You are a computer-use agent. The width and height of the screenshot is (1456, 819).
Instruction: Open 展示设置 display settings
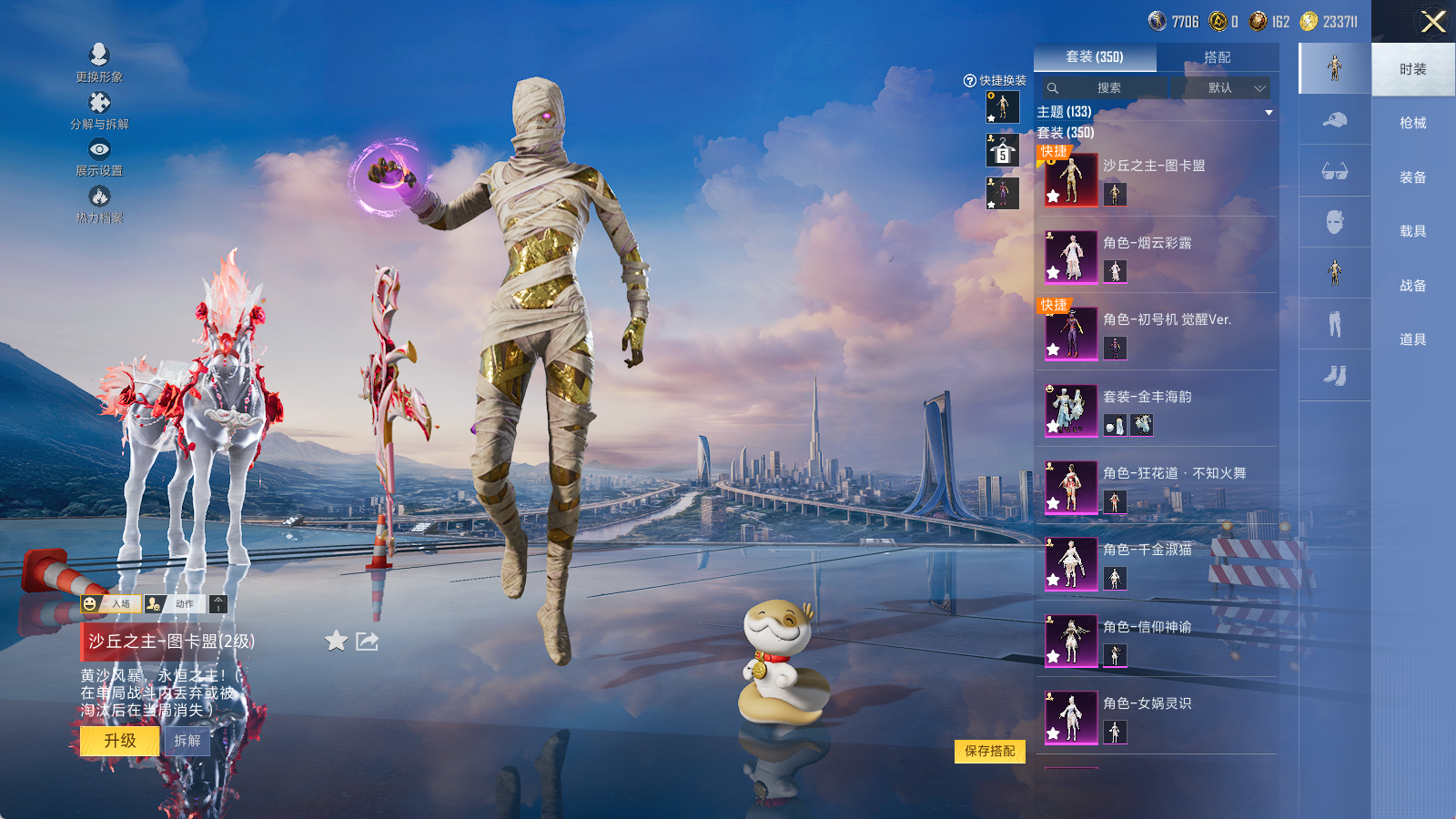click(x=99, y=157)
